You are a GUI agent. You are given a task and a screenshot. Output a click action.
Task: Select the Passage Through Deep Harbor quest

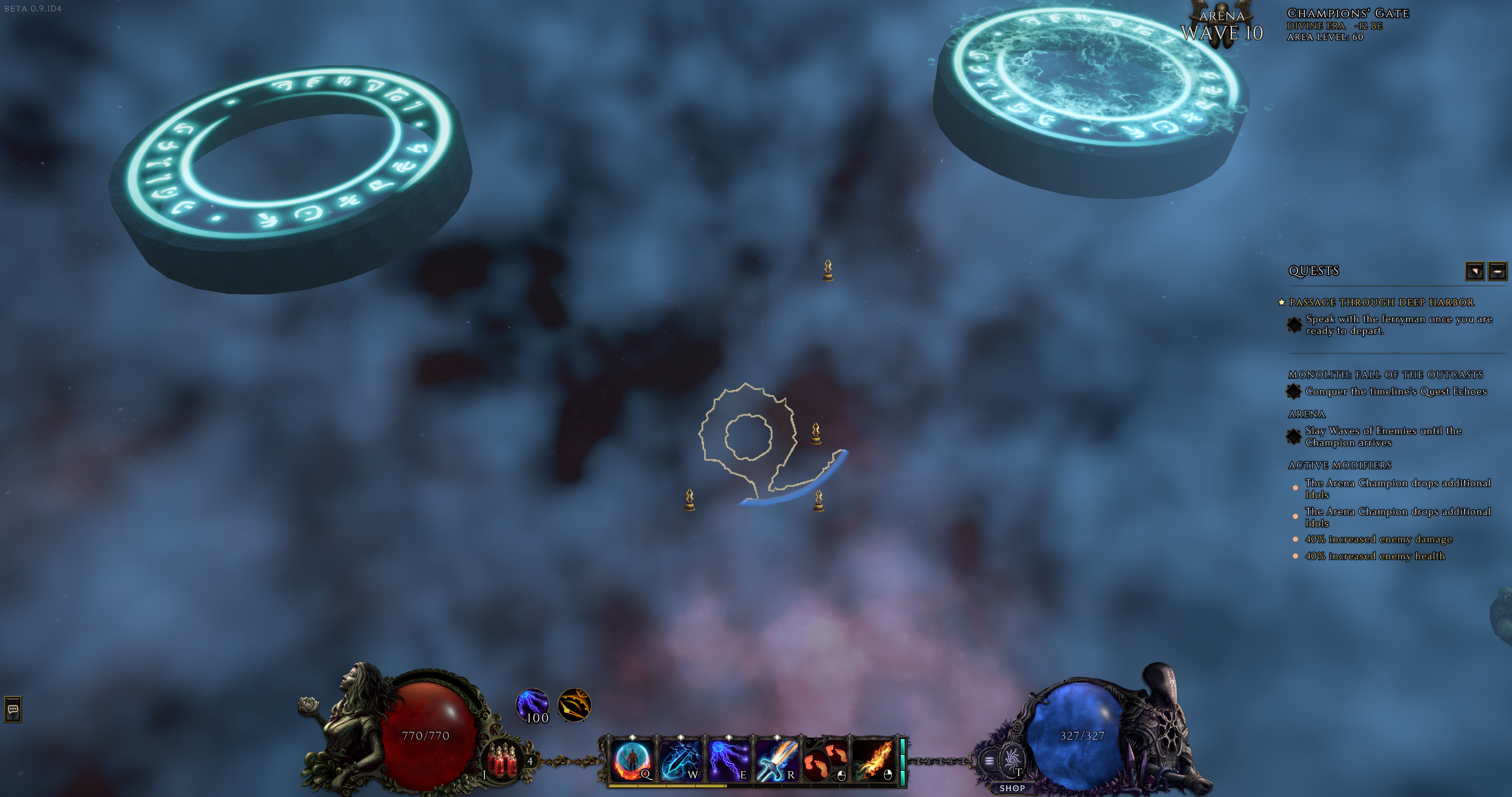click(1381, 302)
